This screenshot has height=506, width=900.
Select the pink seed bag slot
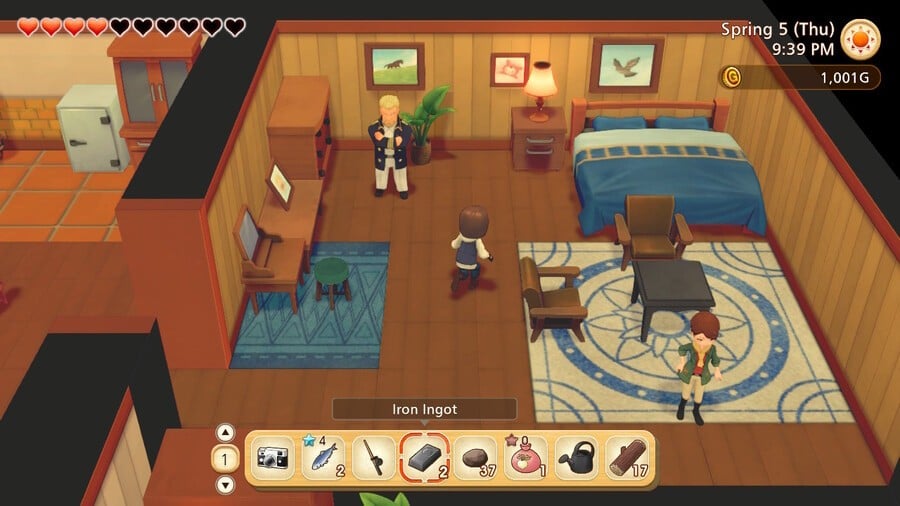(526, 458)
